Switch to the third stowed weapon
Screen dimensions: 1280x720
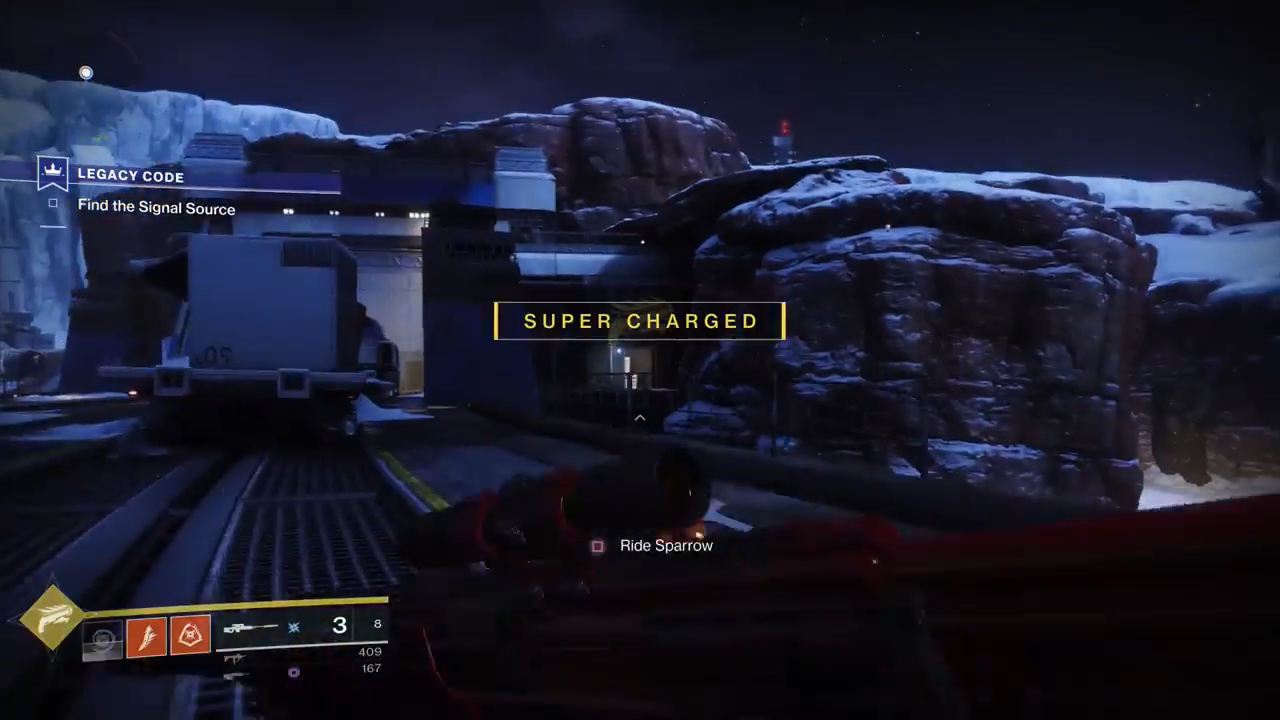point(236,675)
